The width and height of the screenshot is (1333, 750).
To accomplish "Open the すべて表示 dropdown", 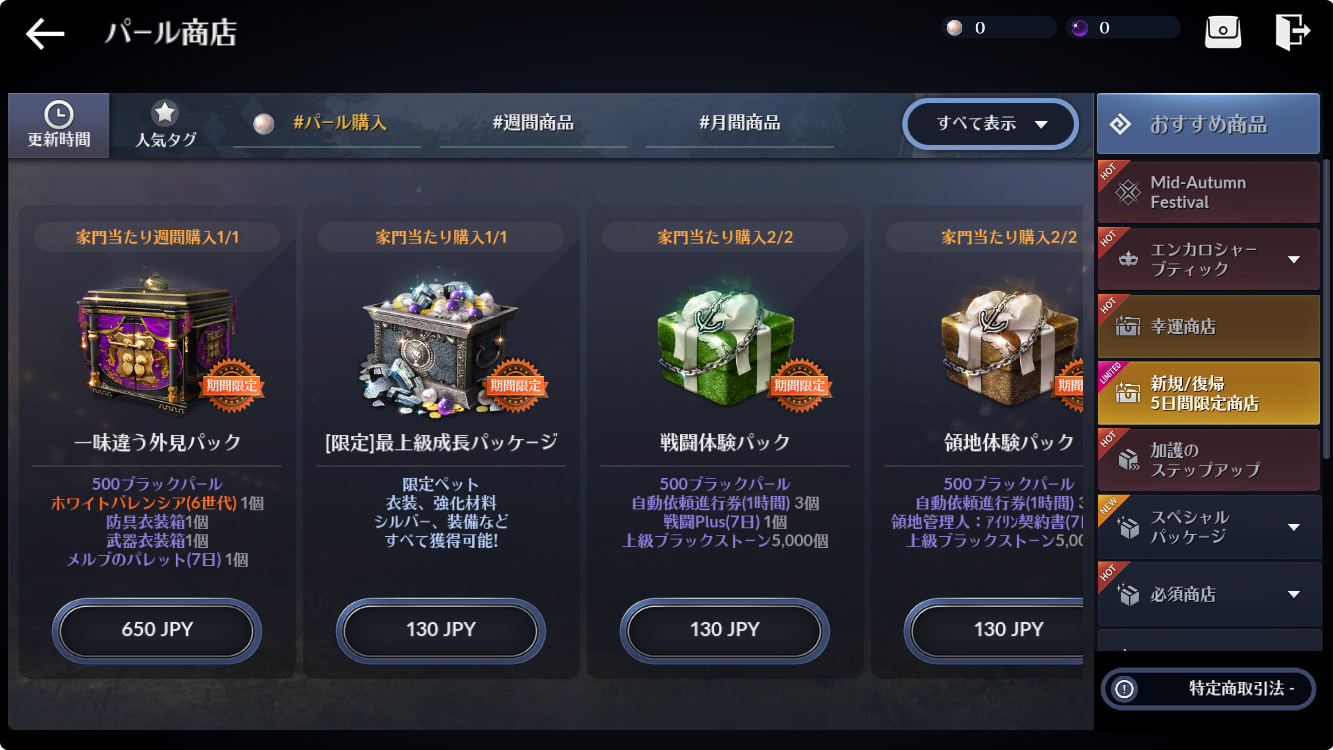I will point(990,124).
